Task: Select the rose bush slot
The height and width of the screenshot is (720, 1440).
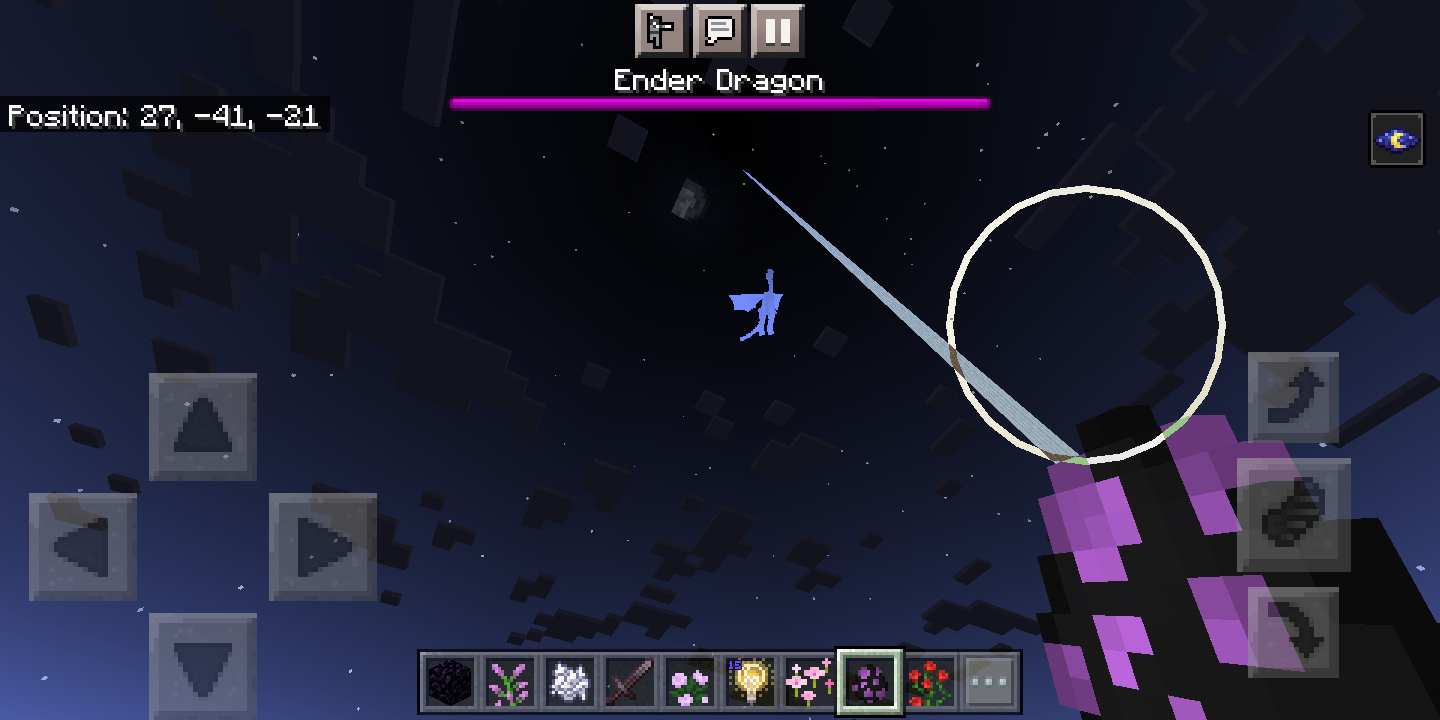Action: click(x=930, y=683)
